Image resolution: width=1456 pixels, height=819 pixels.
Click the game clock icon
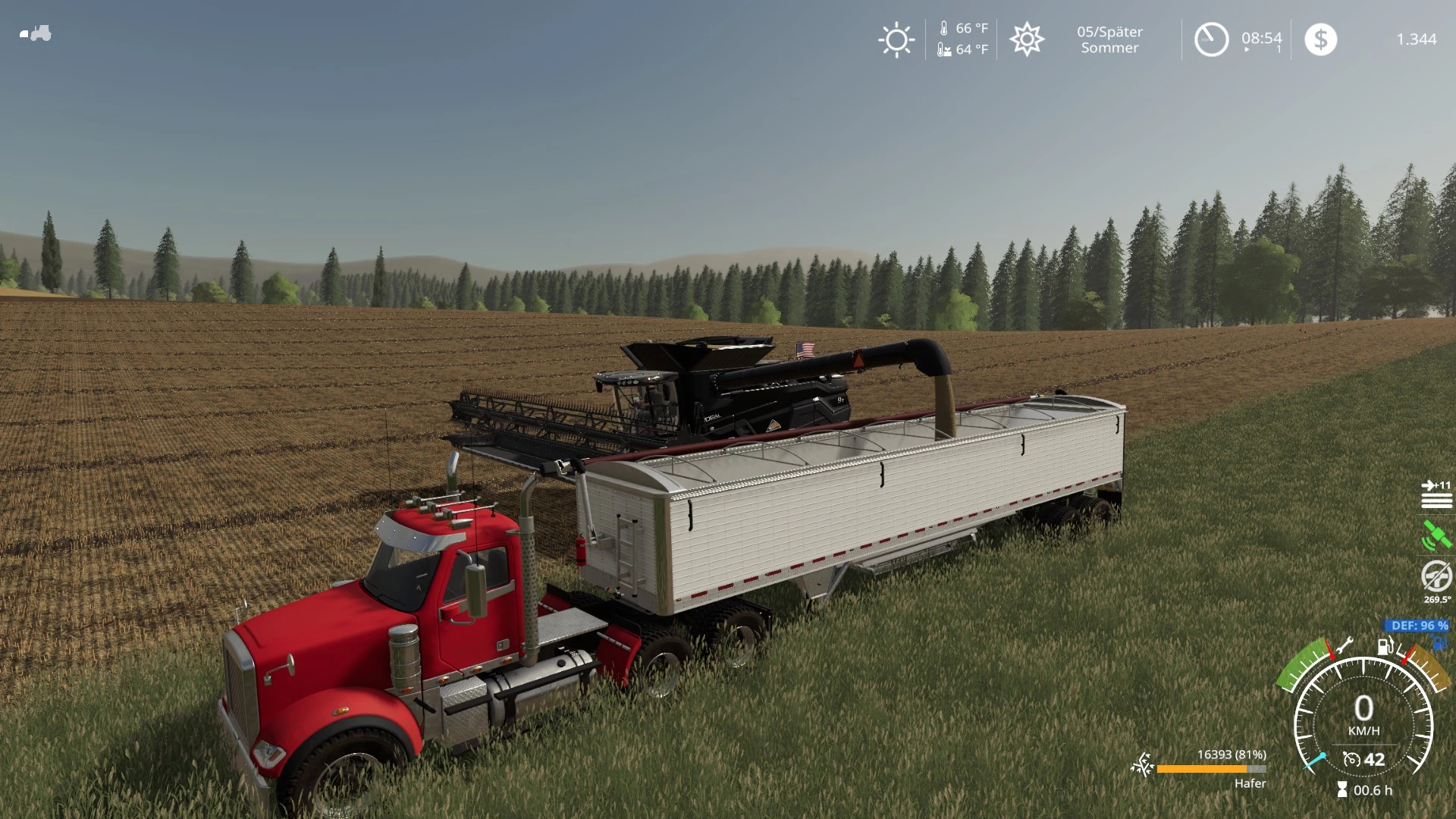coord(1211,39)
